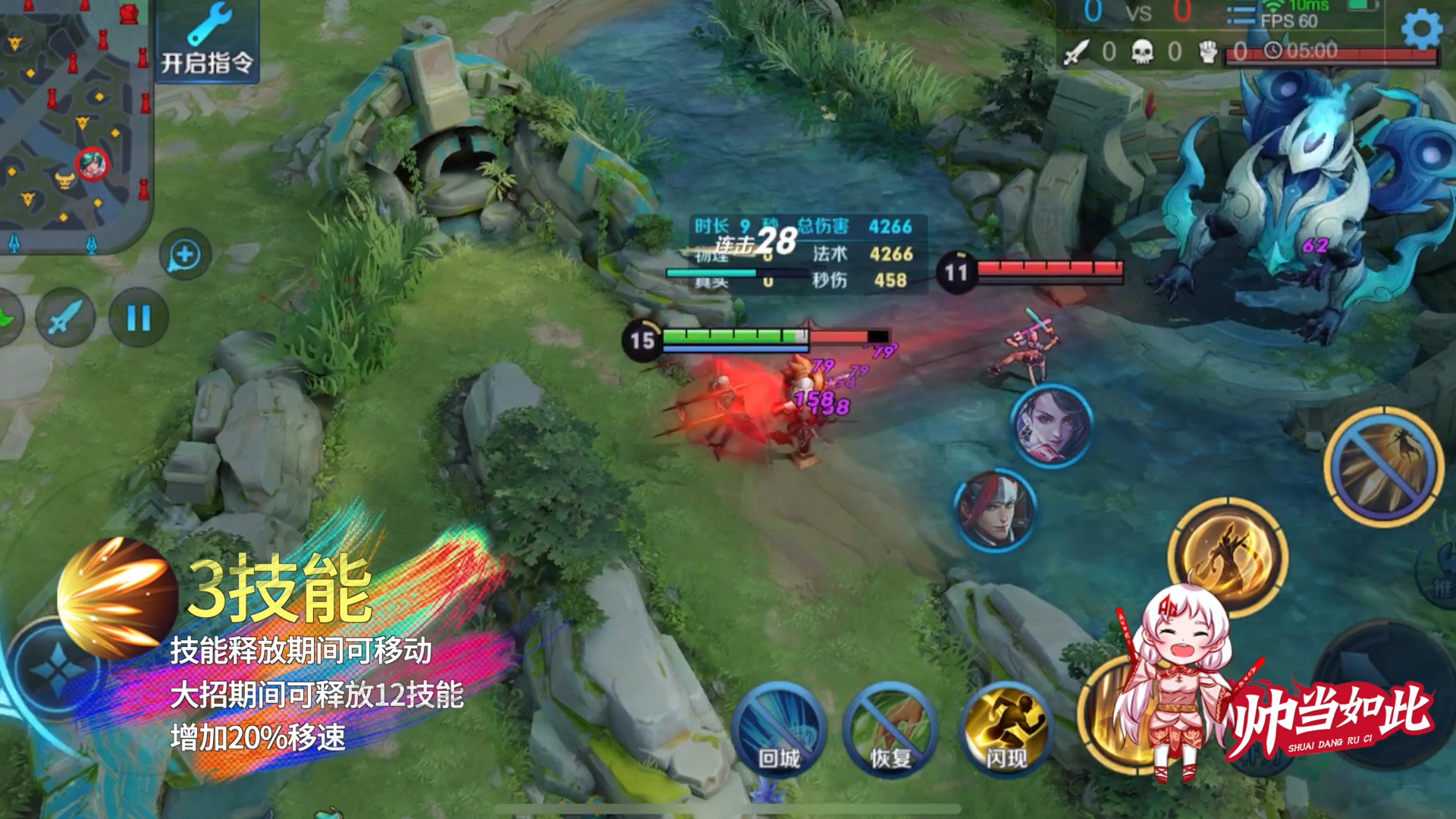Screen dimensions: 1456x819
Task: Activate the golden warrior skill icon
Action: coord(1227,557)
